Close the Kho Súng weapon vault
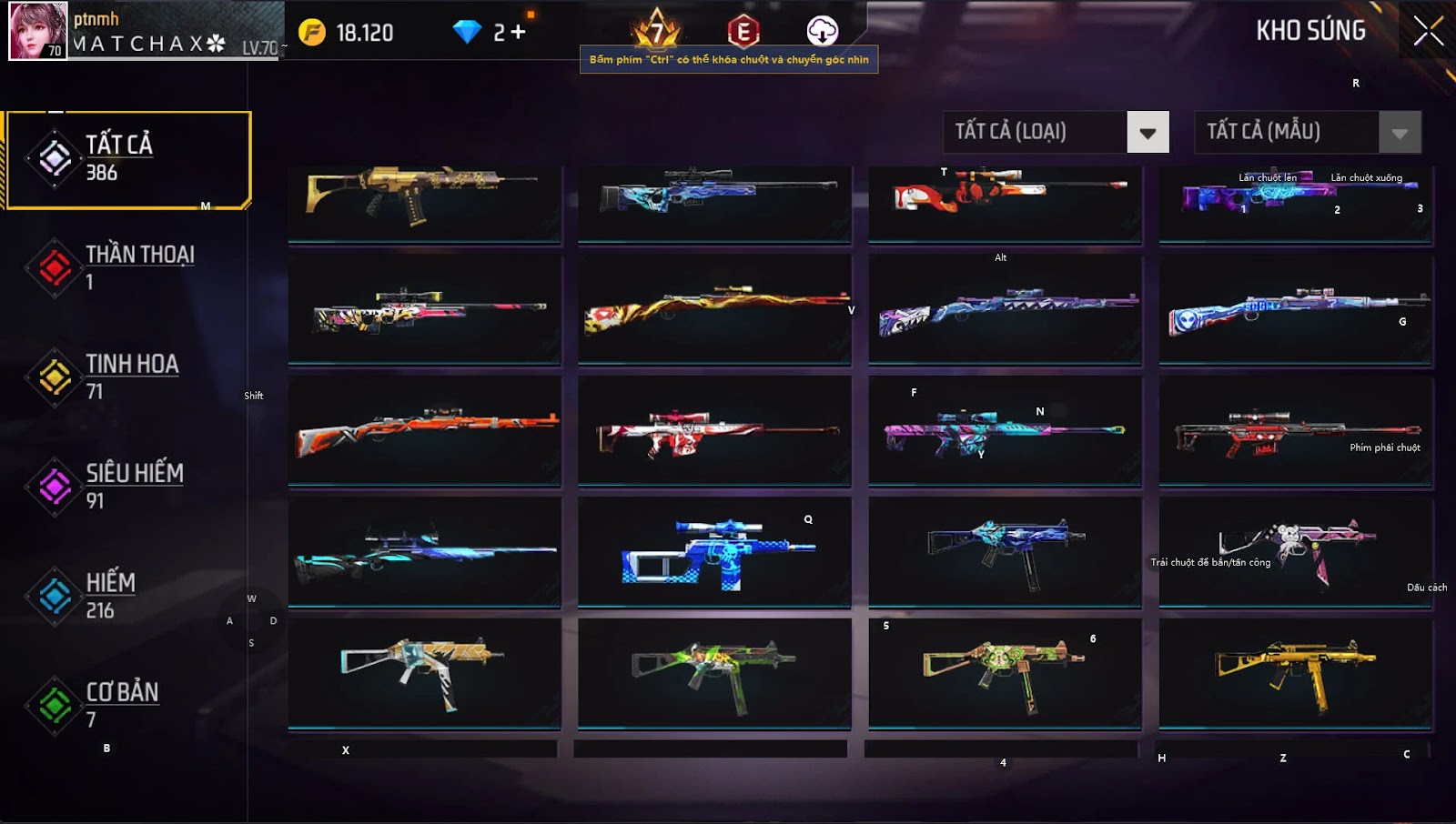The height and width of the screenshot is (824, 1456). pyautogui.click(x=1428, y=31)
